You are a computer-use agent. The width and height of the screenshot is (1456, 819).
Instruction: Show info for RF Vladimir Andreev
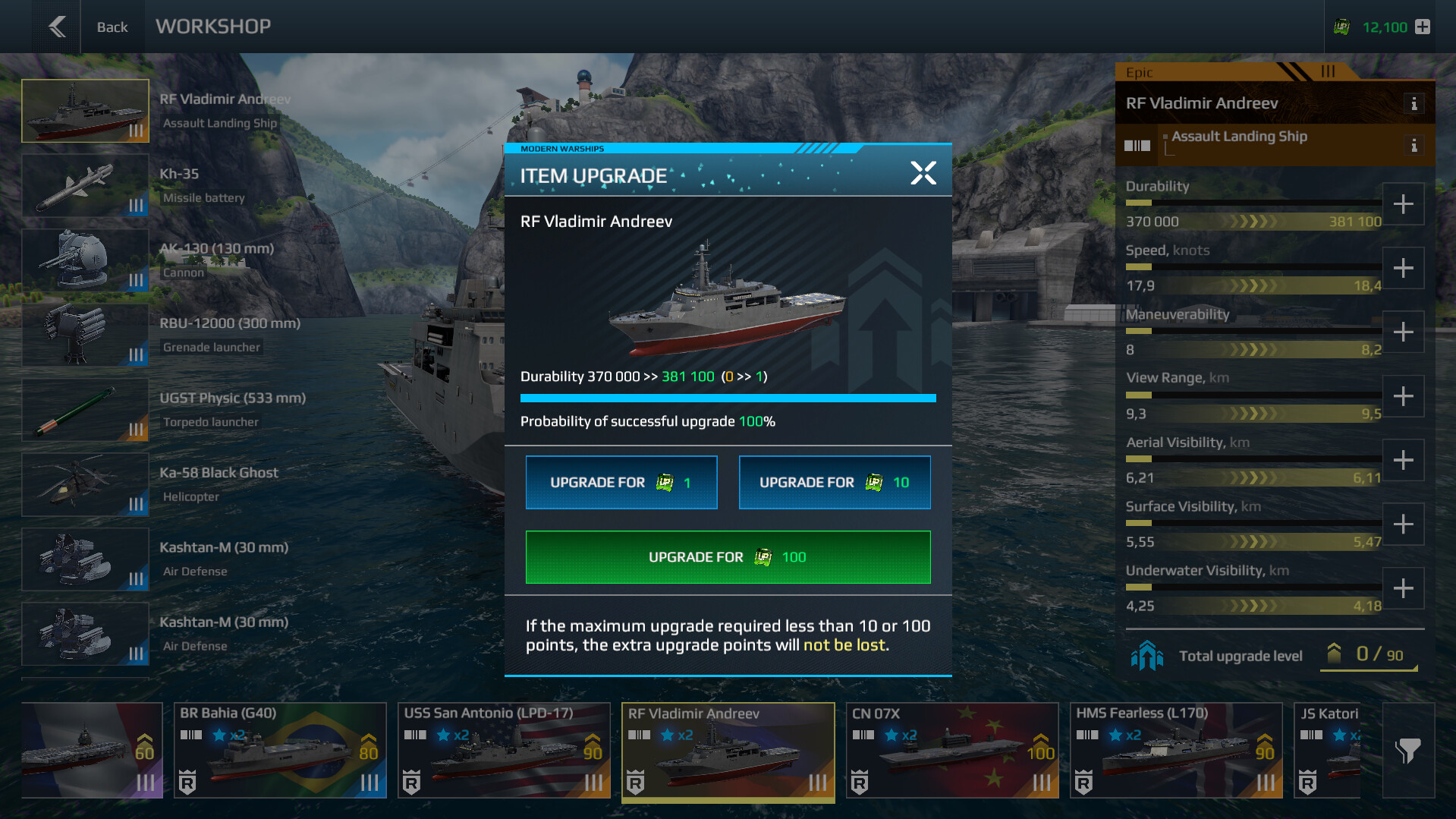coord(1414,104)
